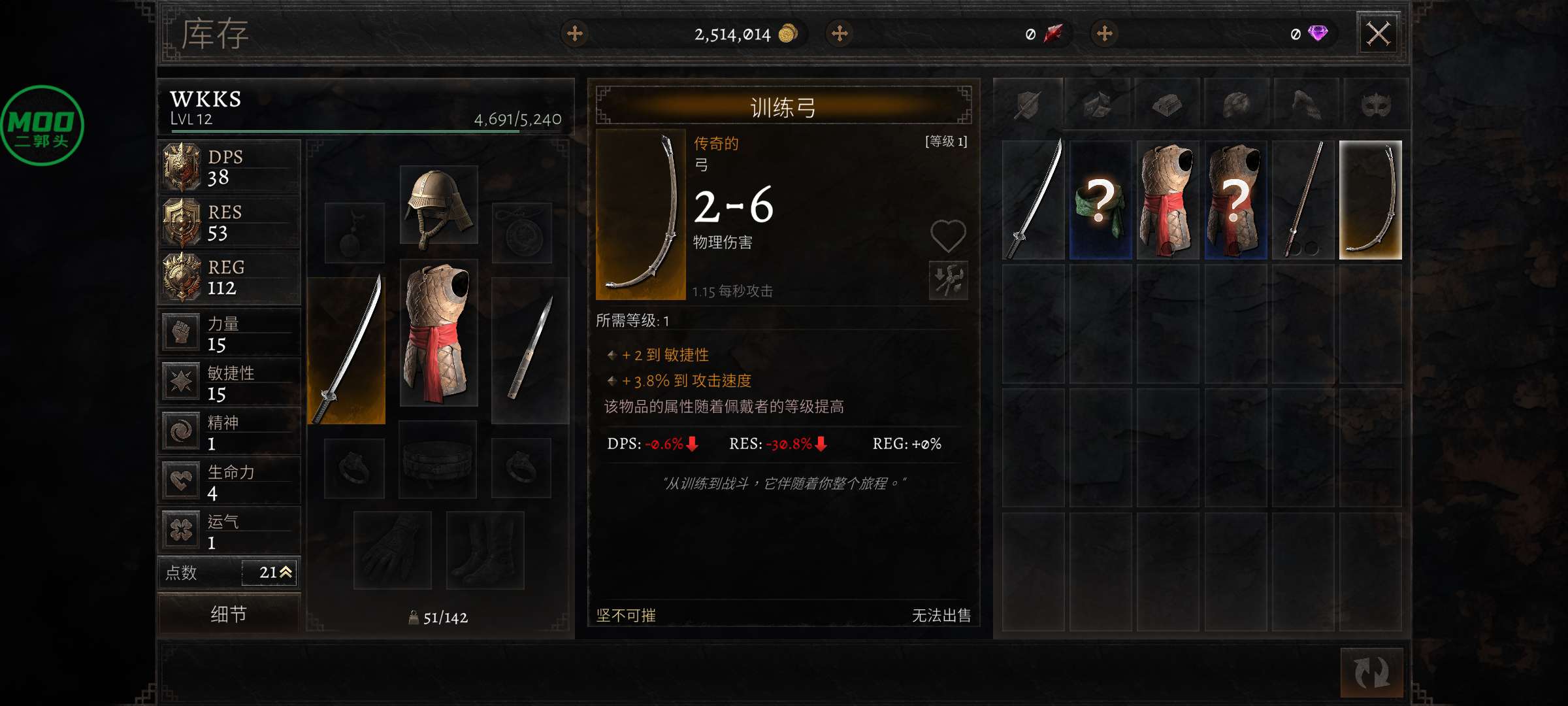1568x706 pixels.
Task: Add more red crystal currency
Action: 840,33
